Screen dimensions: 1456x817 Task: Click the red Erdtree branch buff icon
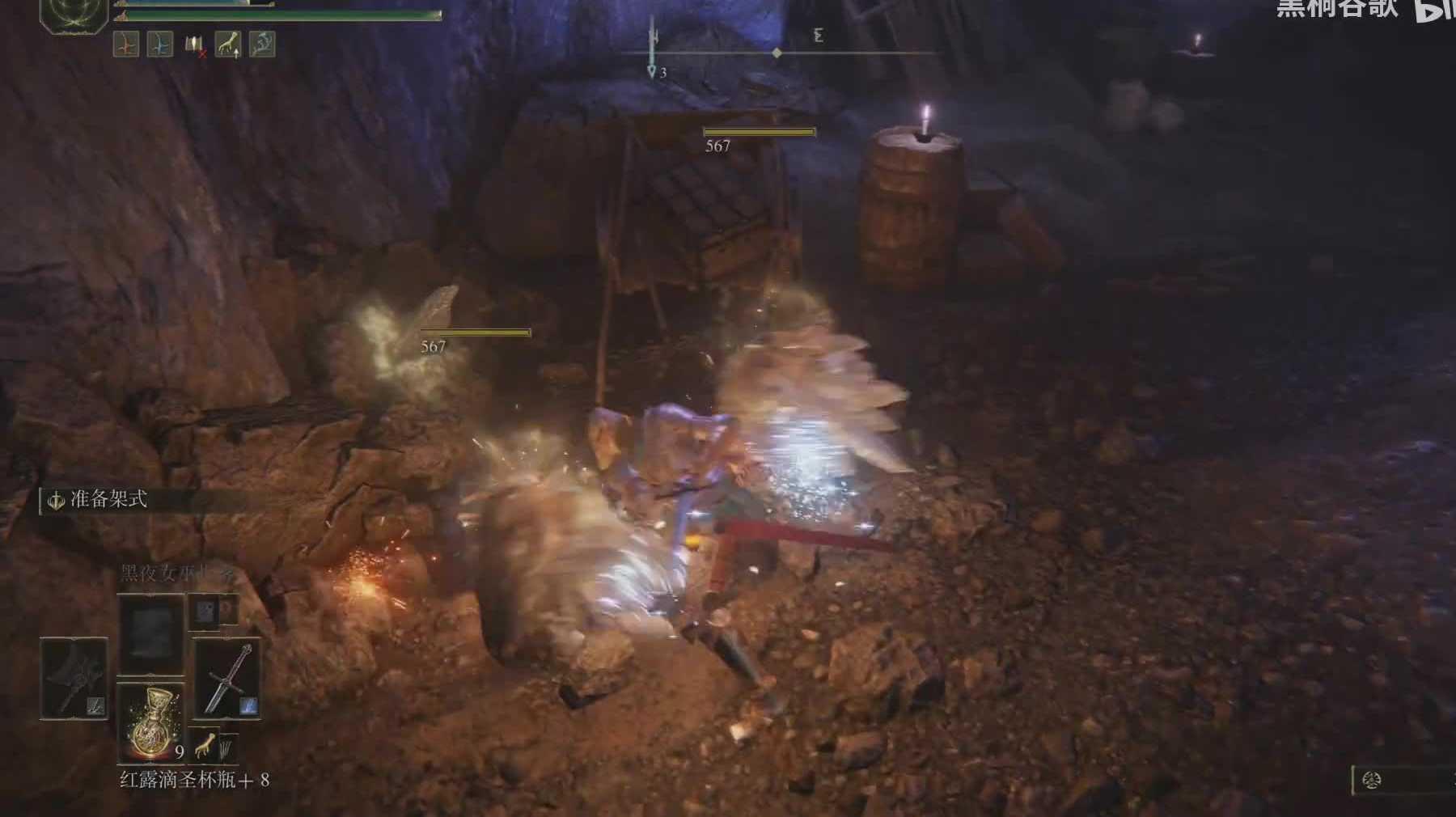point(126,44)
